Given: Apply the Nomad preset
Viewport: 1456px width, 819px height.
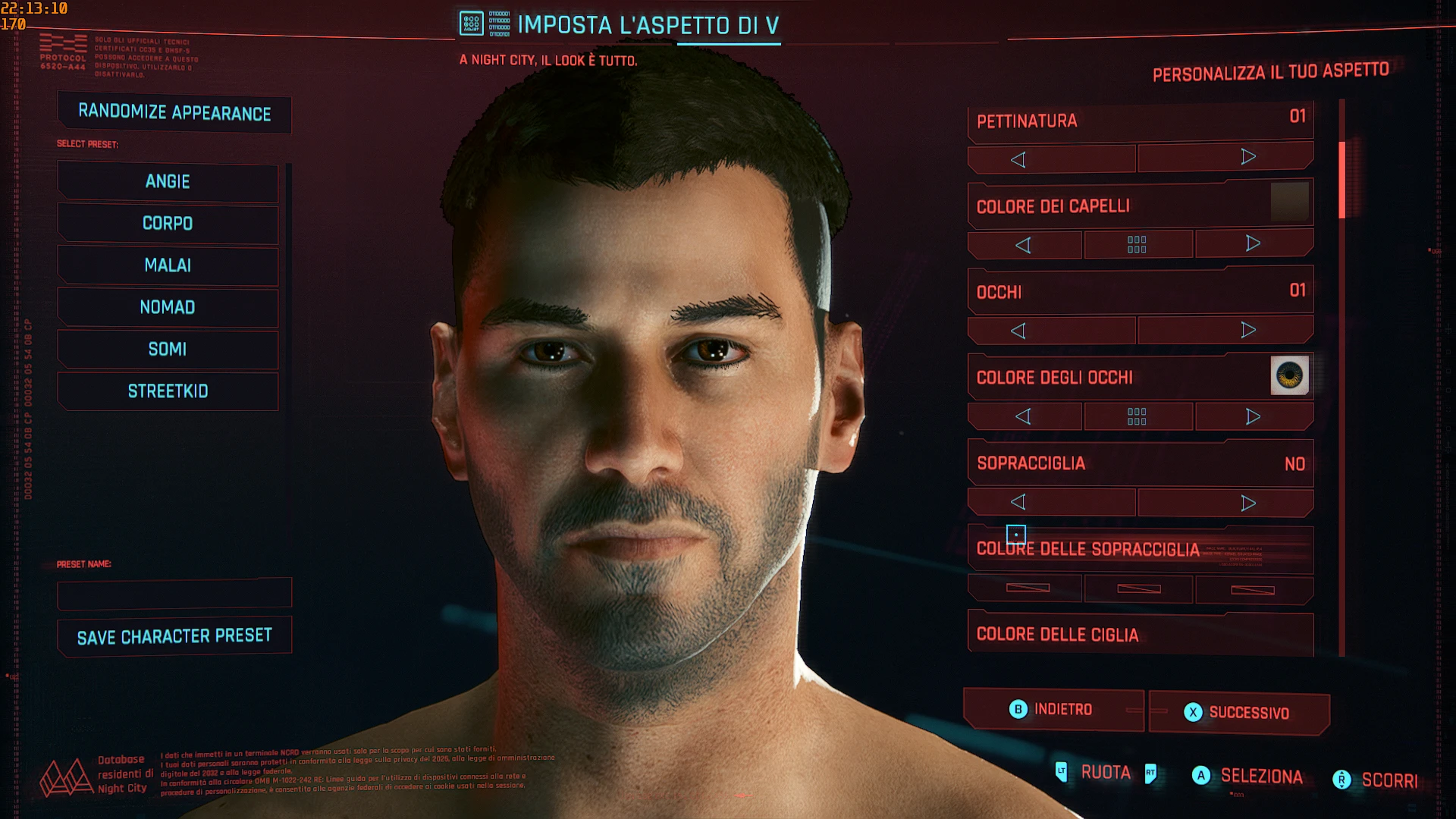Looking at the screenshot, I should [168, 307].
